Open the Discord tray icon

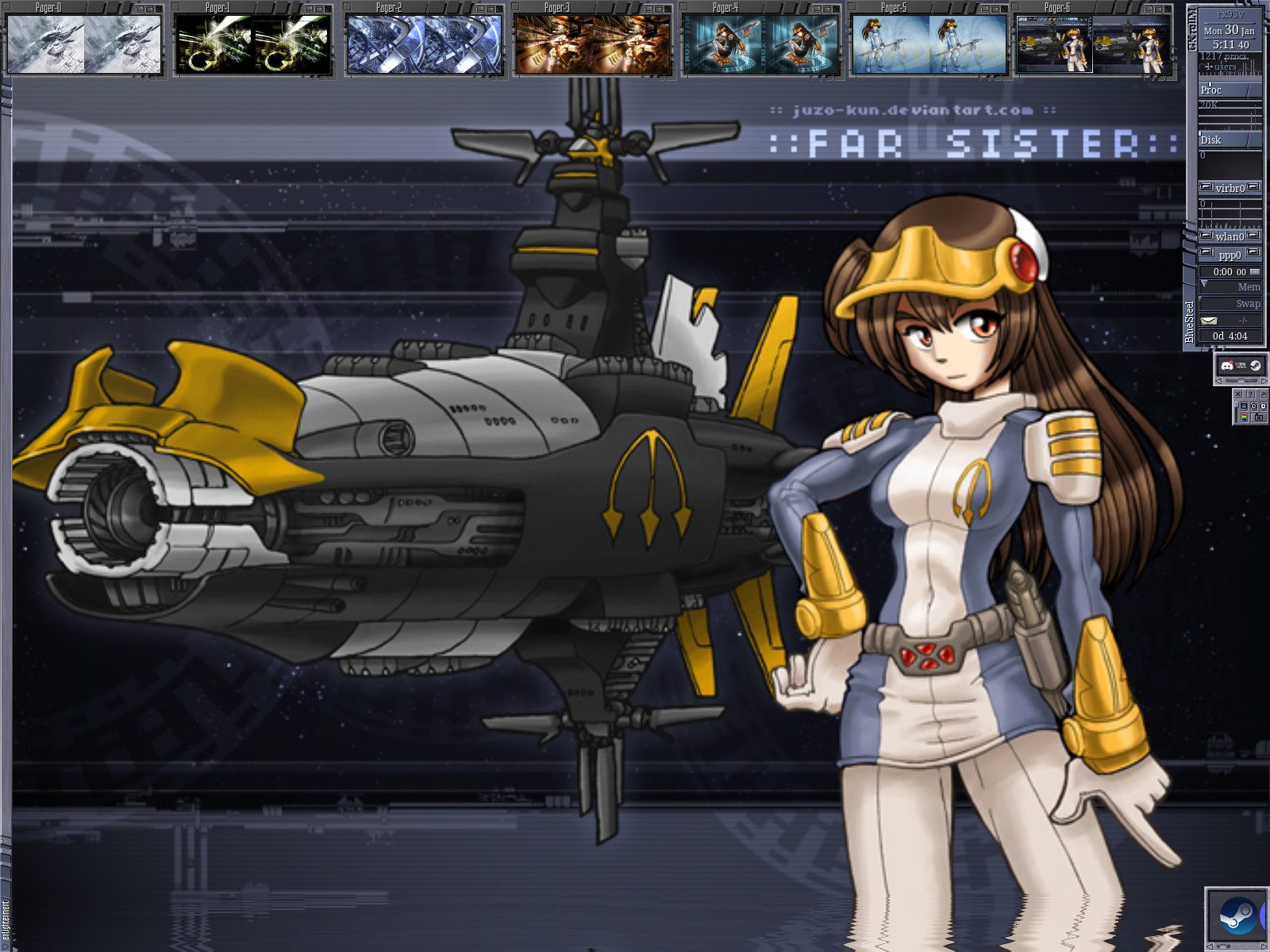[1226, 366]
